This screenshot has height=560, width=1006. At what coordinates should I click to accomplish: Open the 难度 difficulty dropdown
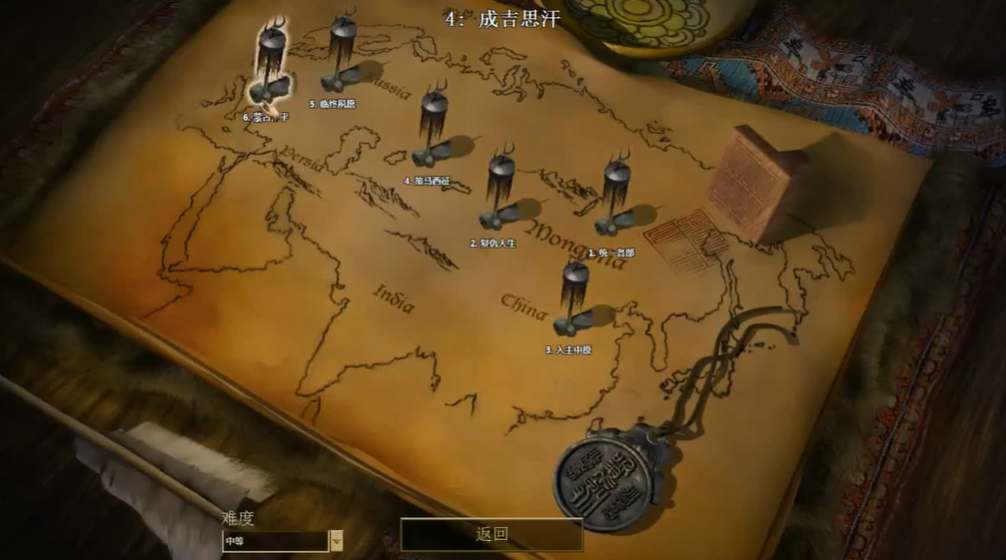(336, 541)
